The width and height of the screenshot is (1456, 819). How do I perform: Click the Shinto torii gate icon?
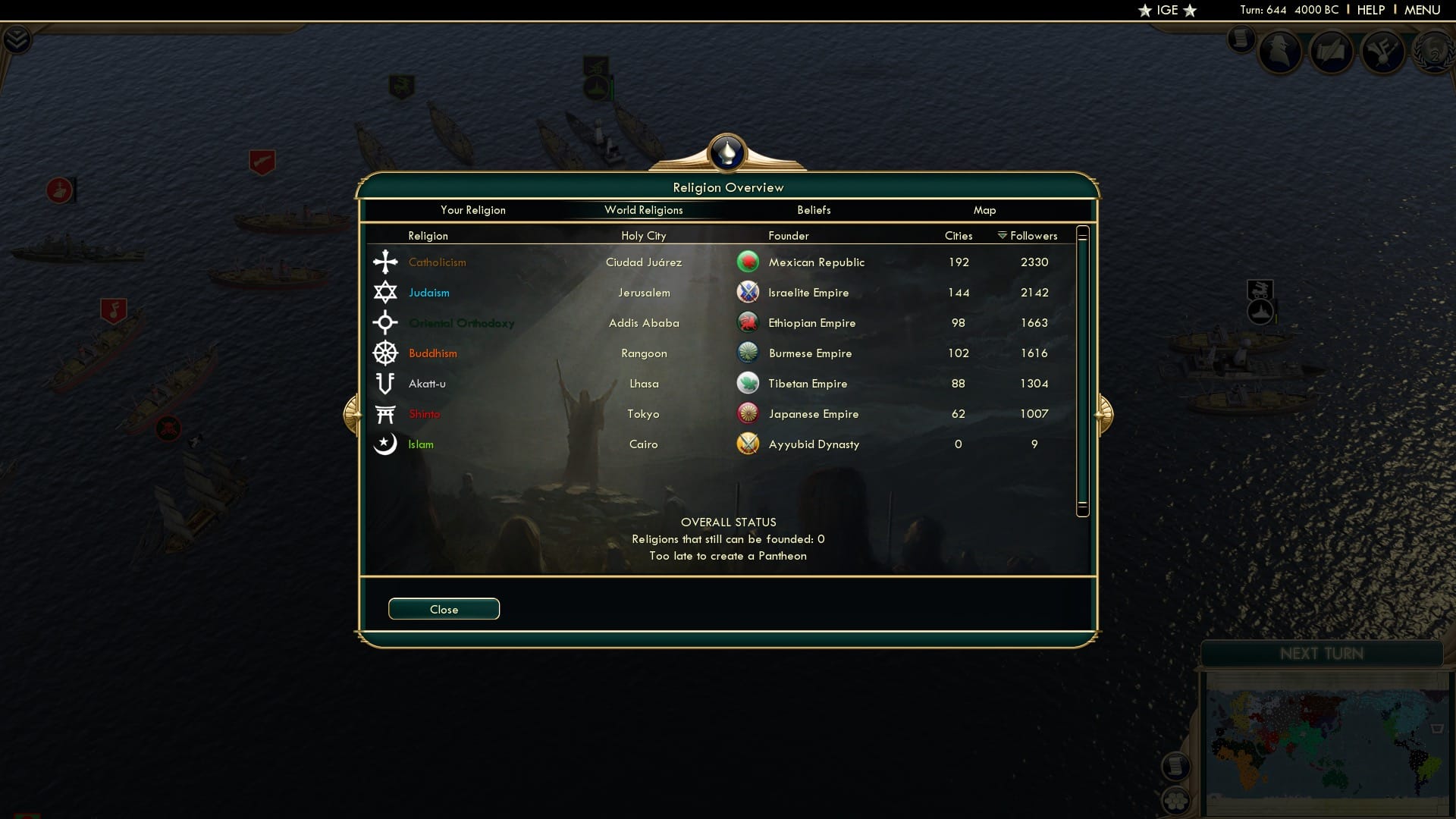tap(386, 413)
